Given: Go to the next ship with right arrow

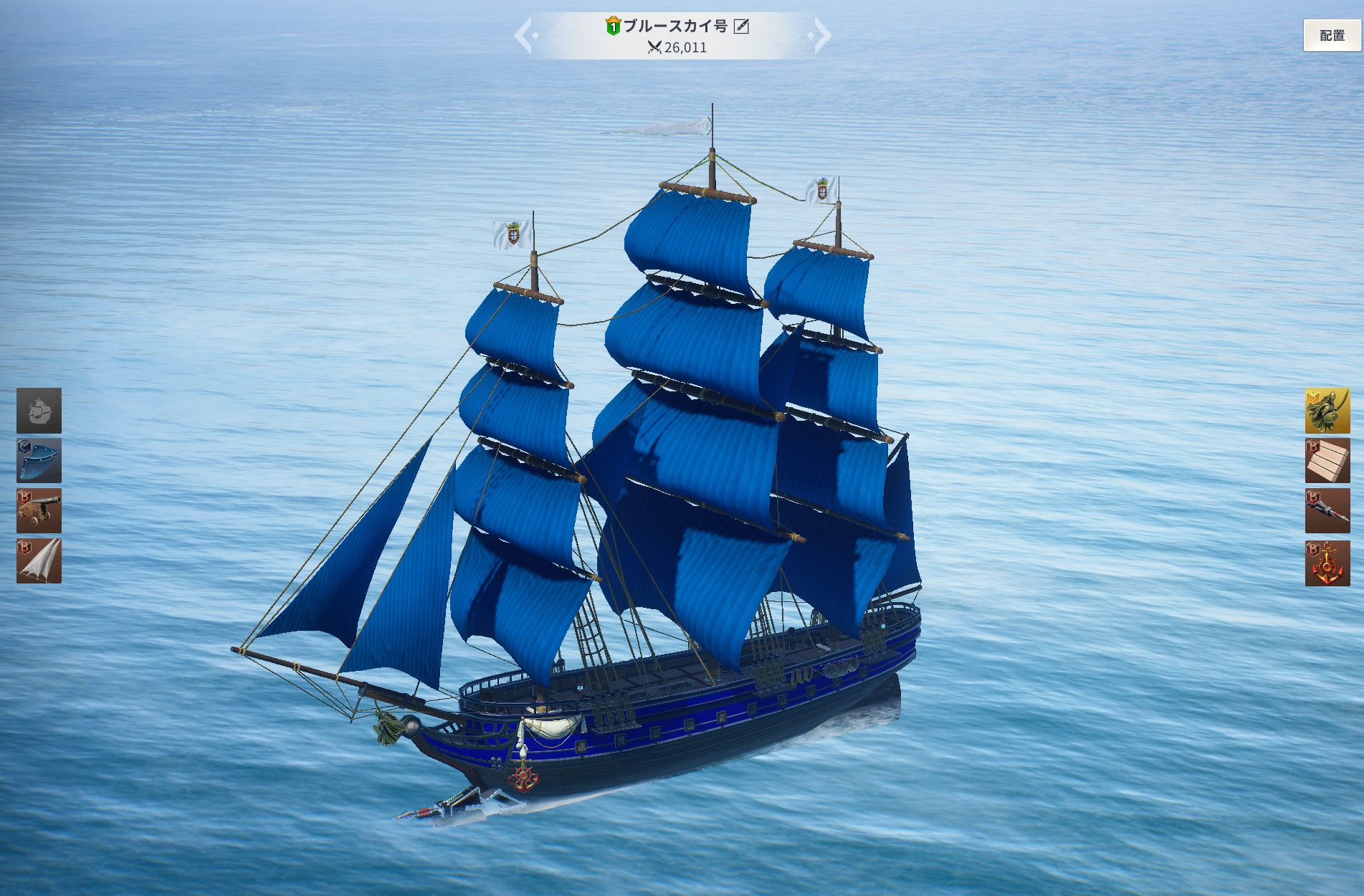Looking at the screenshot, I should (821, 35).
